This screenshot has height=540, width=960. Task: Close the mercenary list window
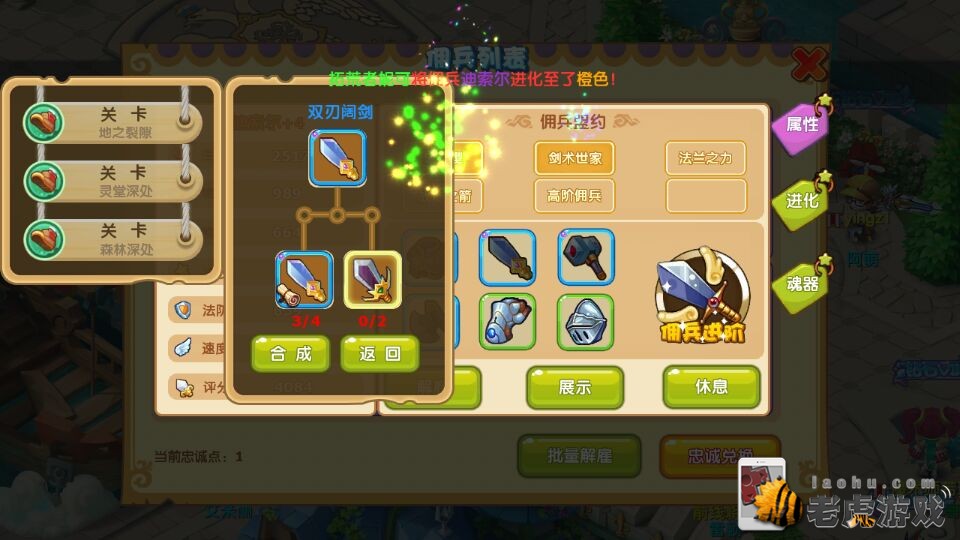pos(808,66)
